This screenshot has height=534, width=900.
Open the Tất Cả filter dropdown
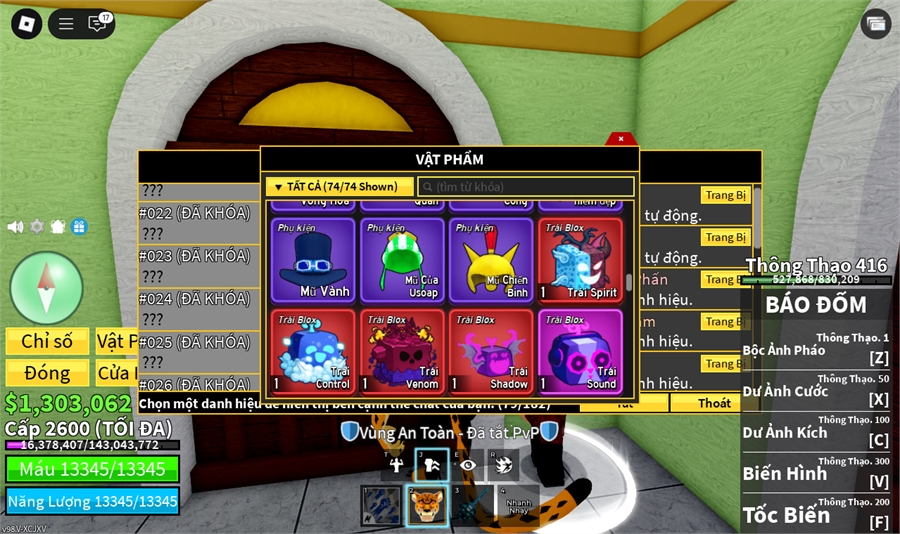(x=339, y=187)
